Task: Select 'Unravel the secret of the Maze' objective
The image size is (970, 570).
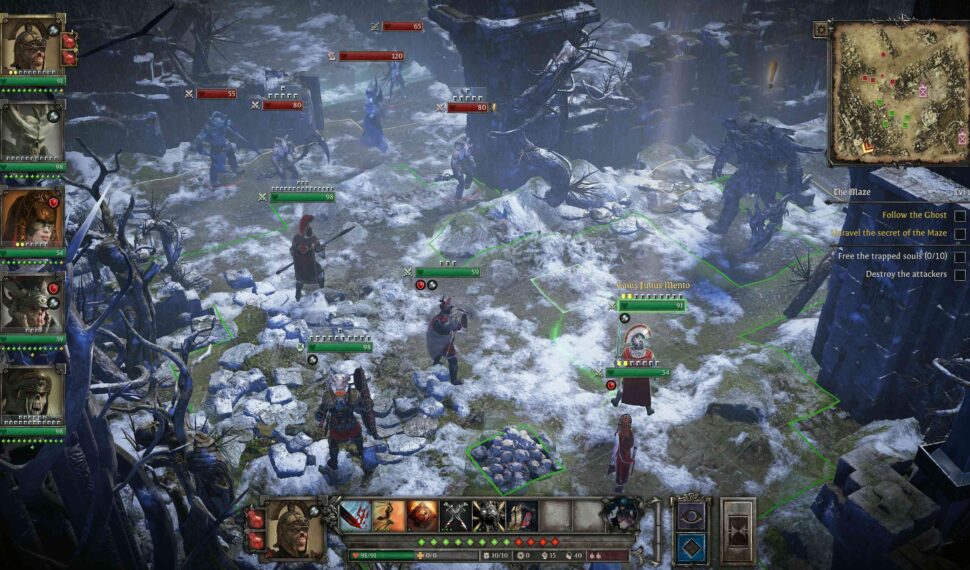Action: 889,234
